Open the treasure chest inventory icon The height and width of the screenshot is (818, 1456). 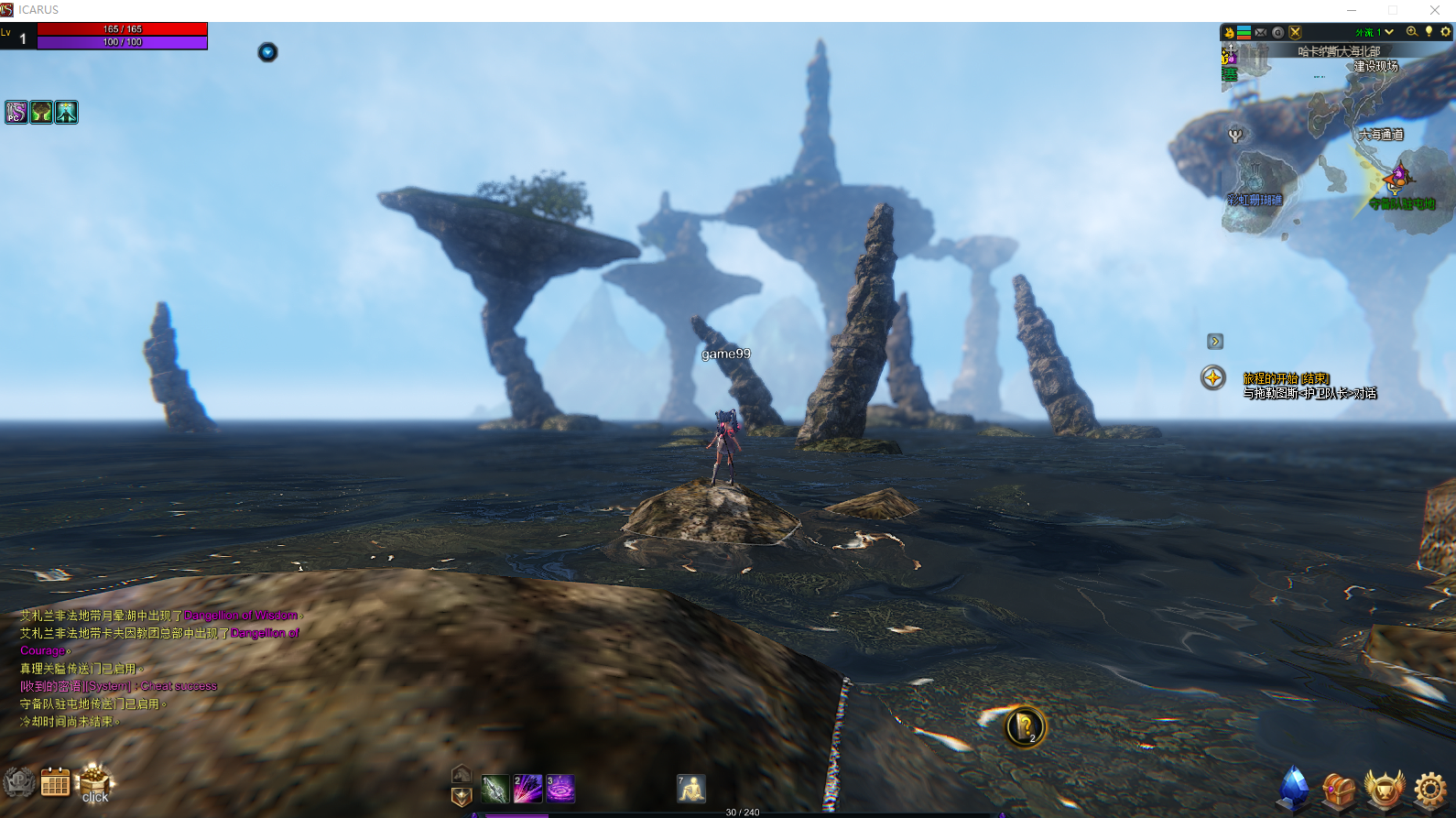click(x=1338, y=790)
